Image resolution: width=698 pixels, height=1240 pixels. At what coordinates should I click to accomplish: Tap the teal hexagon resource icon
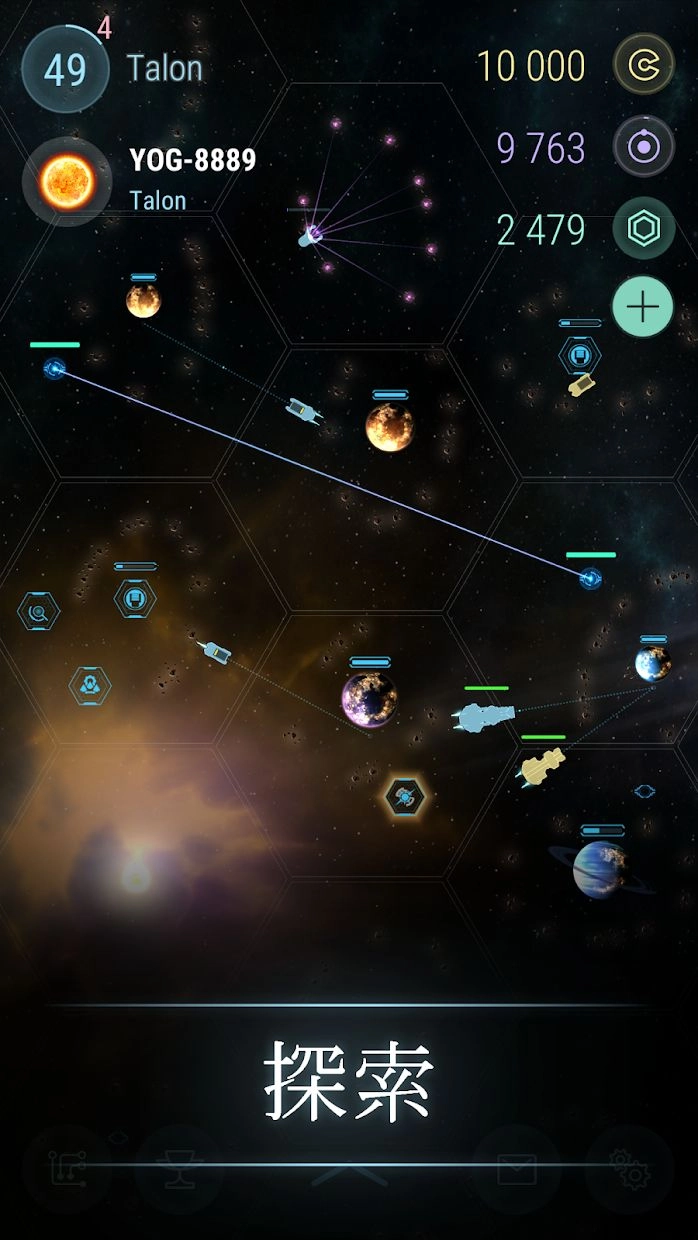[643, 230]
